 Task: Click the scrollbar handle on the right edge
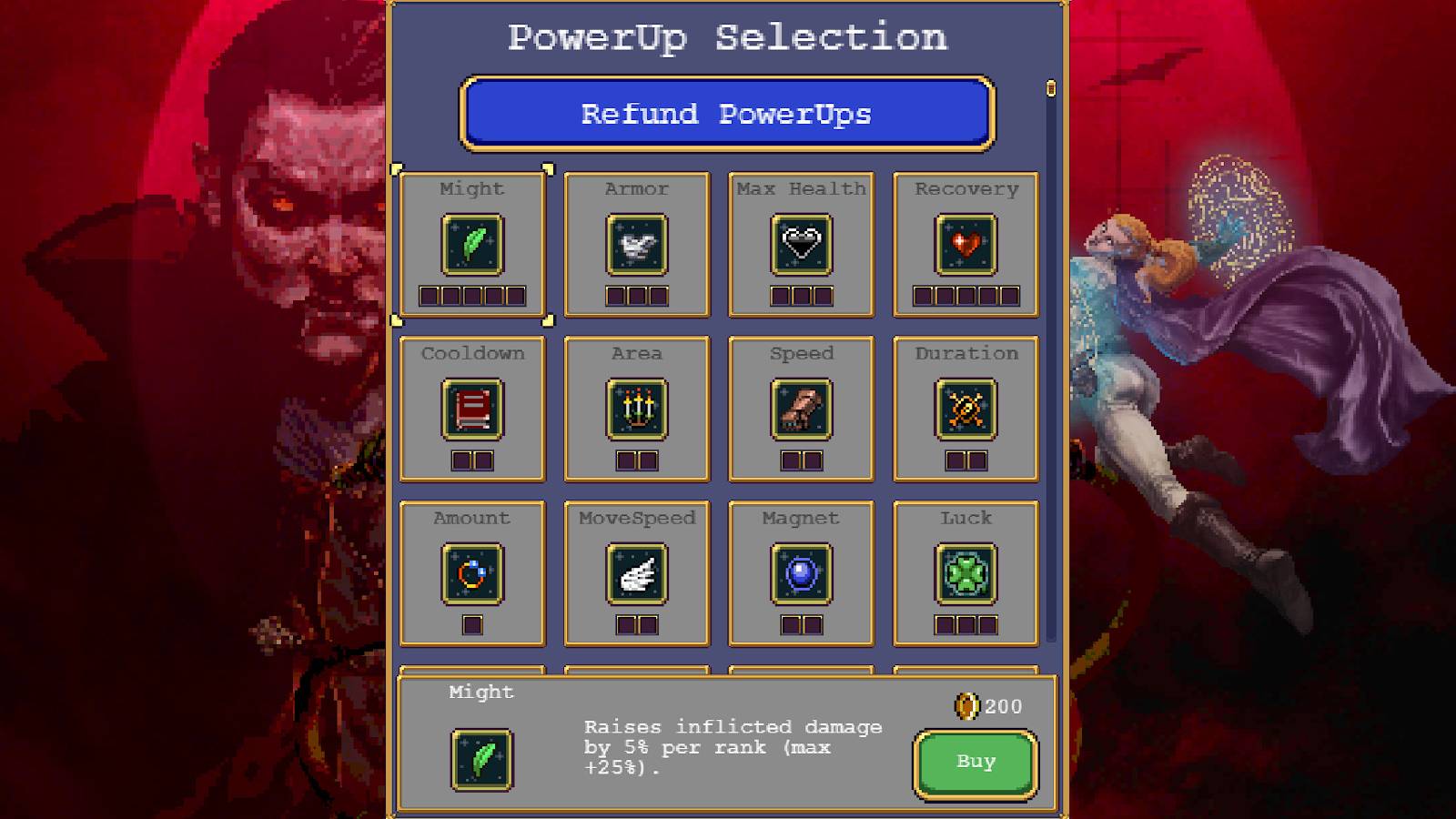[x=1051, y=89]
